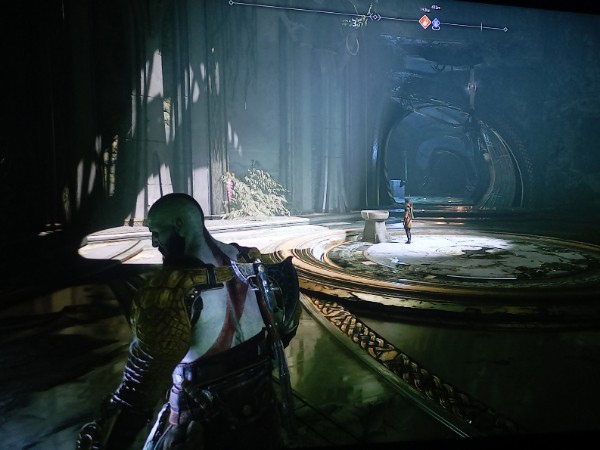Select the blue marker on the compass
Viewport: 600px width, 450px height.
pos(436,22)
